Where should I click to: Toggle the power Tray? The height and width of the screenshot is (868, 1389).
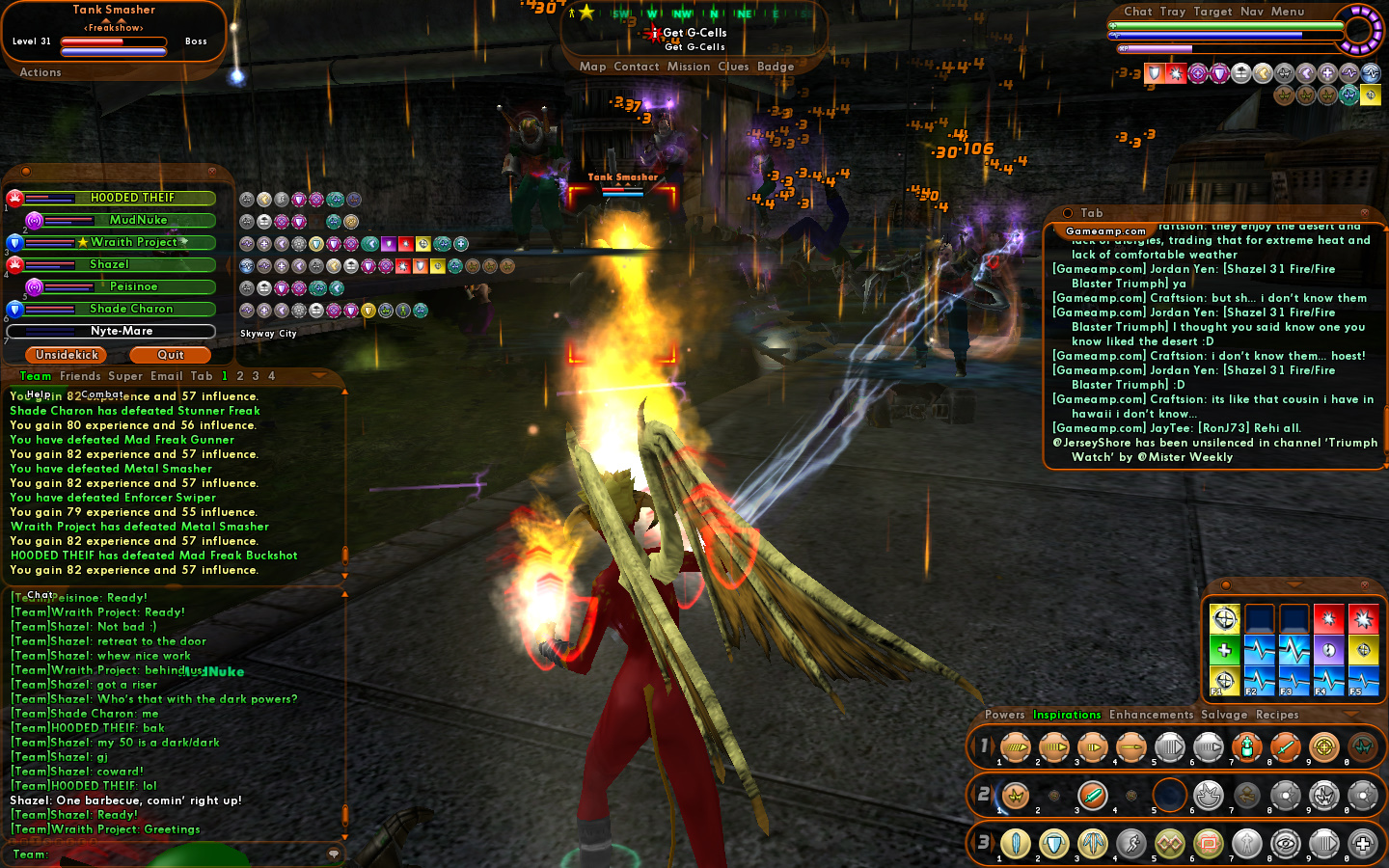(1173, 12)
